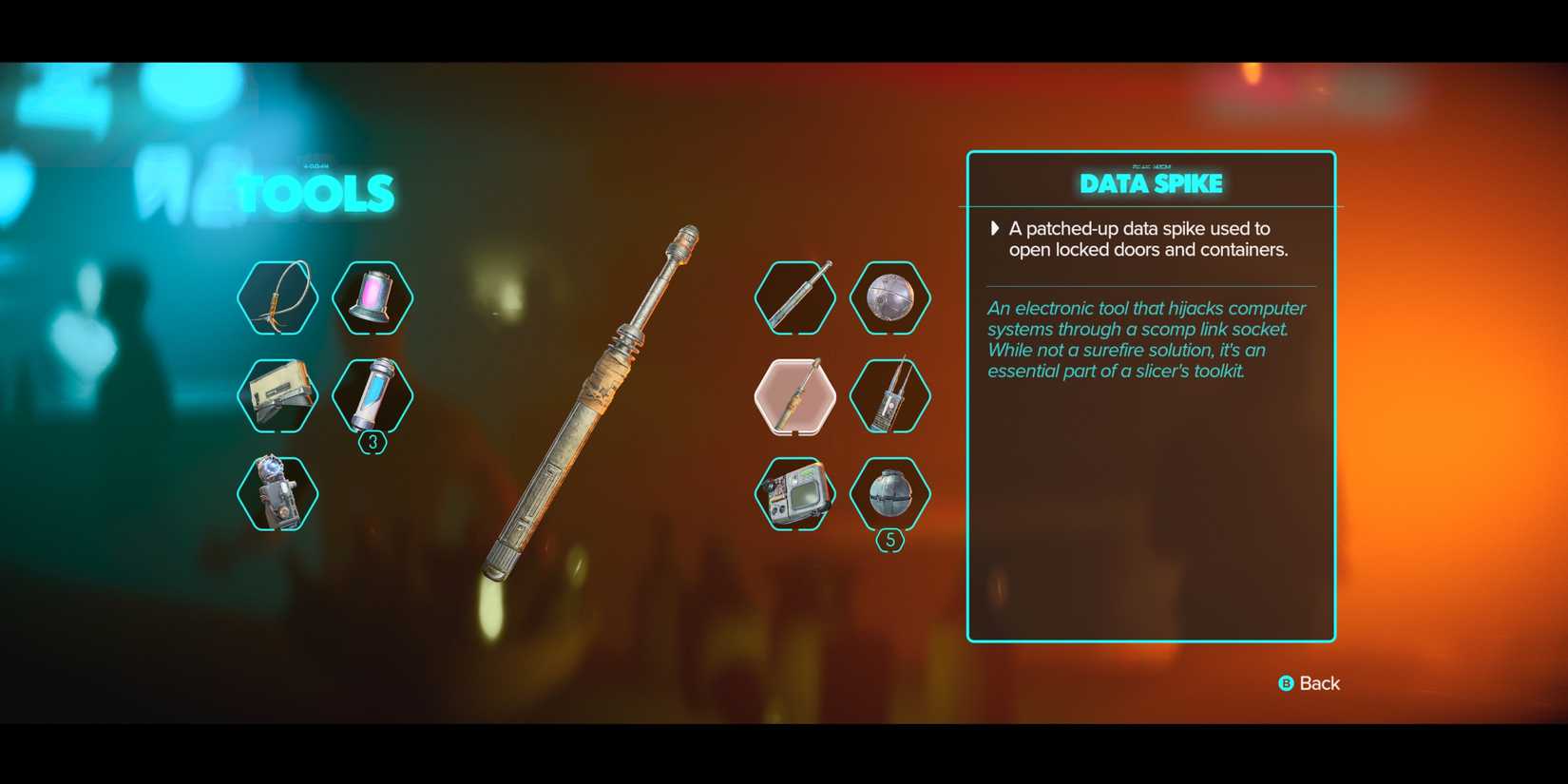Screen dimensions: 1568x784
Task: Click the DATA SPIKE panel title
Action: point(1151,183)
